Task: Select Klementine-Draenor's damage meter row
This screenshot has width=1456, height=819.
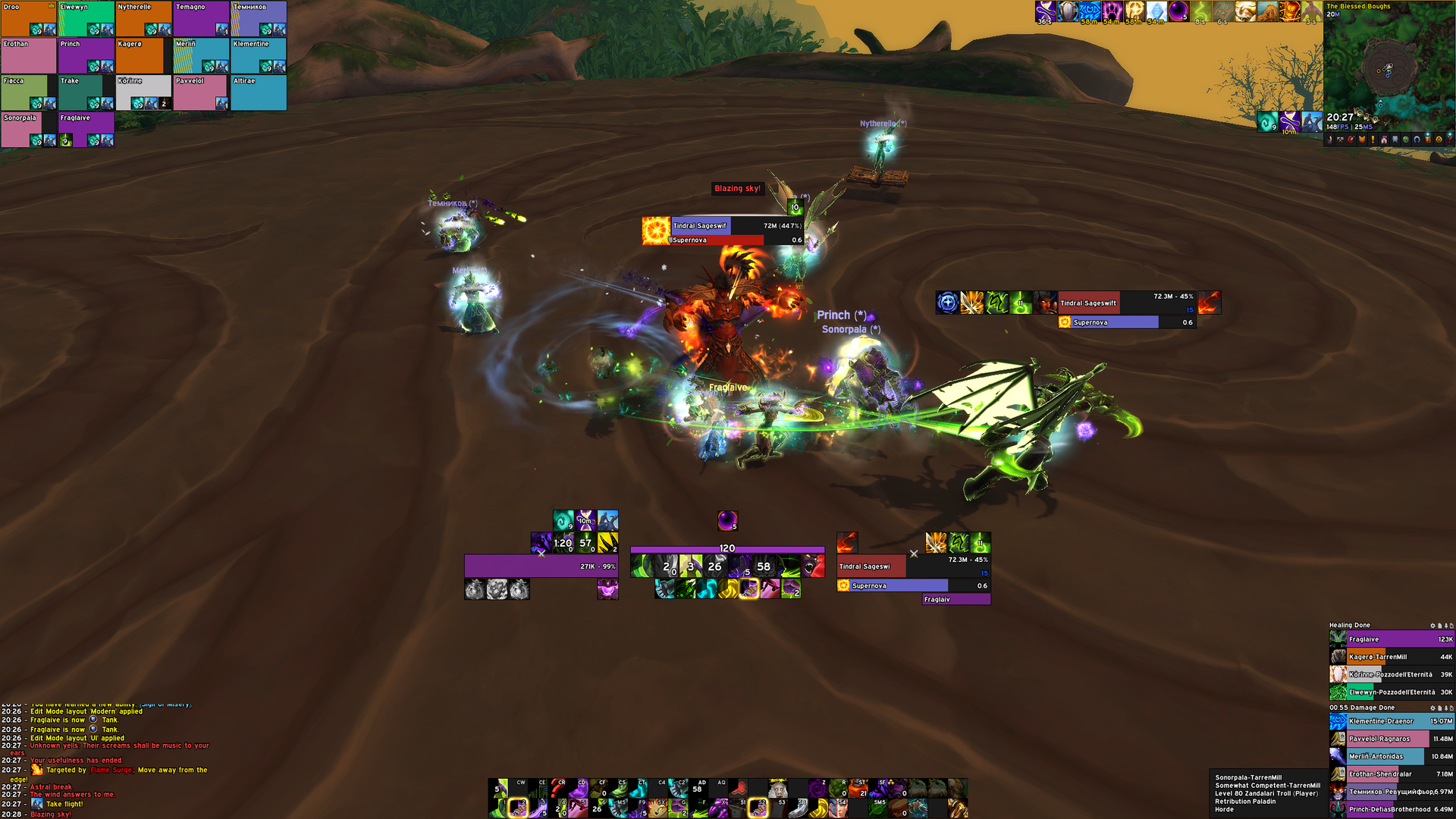Action: click(x=1392, y=721)
